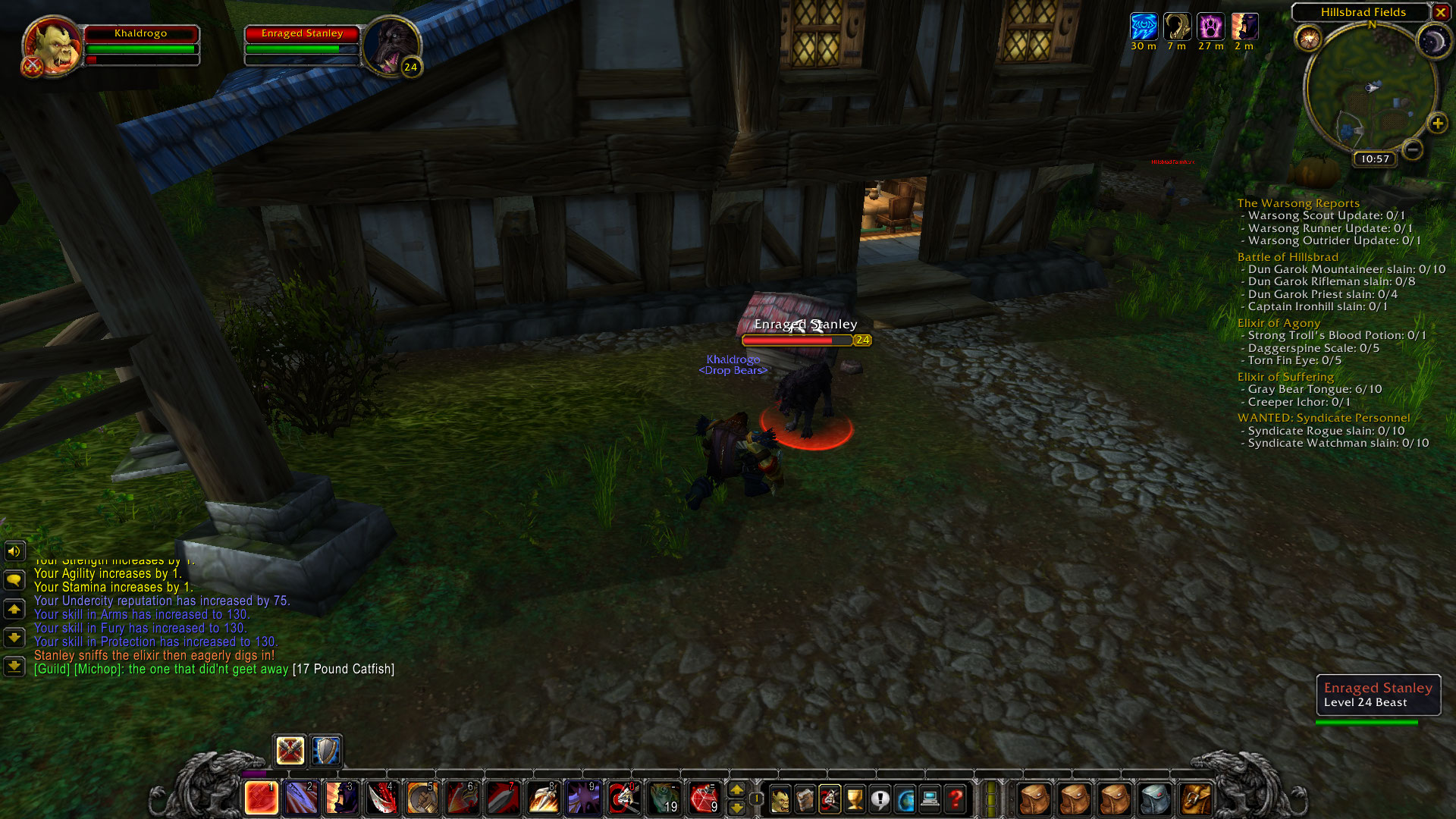
Task: Open the Spellbook icon
Action: 805,798
